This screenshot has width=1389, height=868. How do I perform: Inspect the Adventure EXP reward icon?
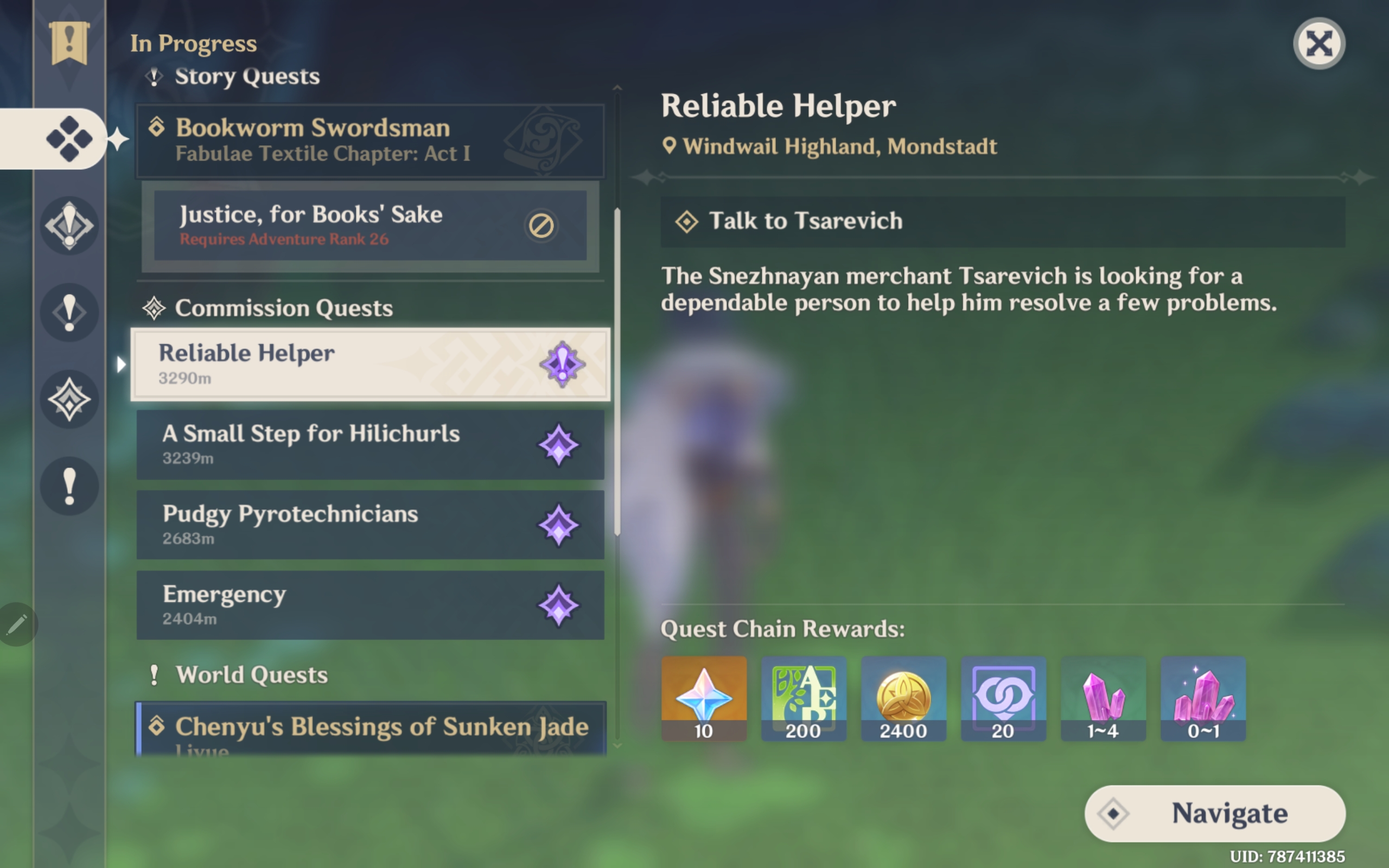[x=804, y=698]
